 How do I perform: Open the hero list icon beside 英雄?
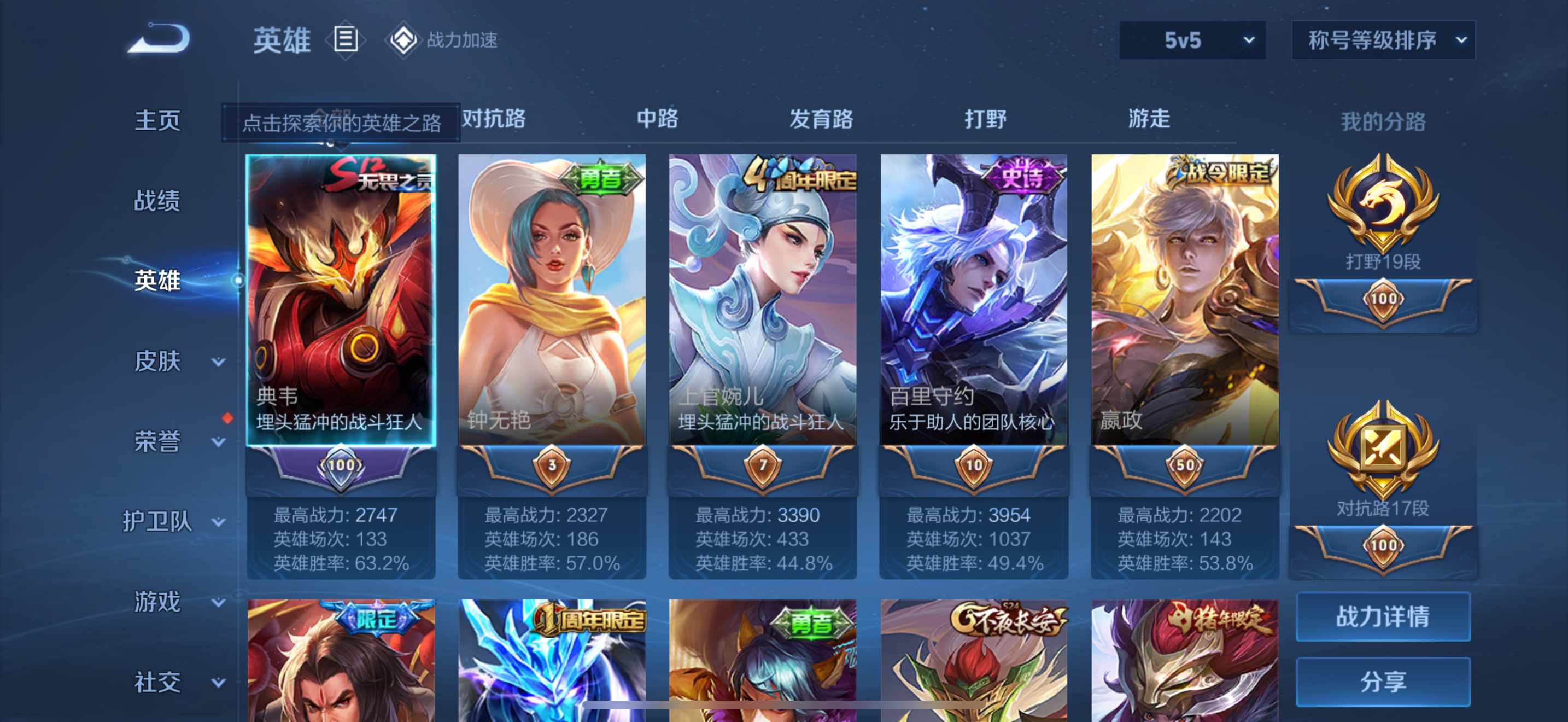pos(345,40)
